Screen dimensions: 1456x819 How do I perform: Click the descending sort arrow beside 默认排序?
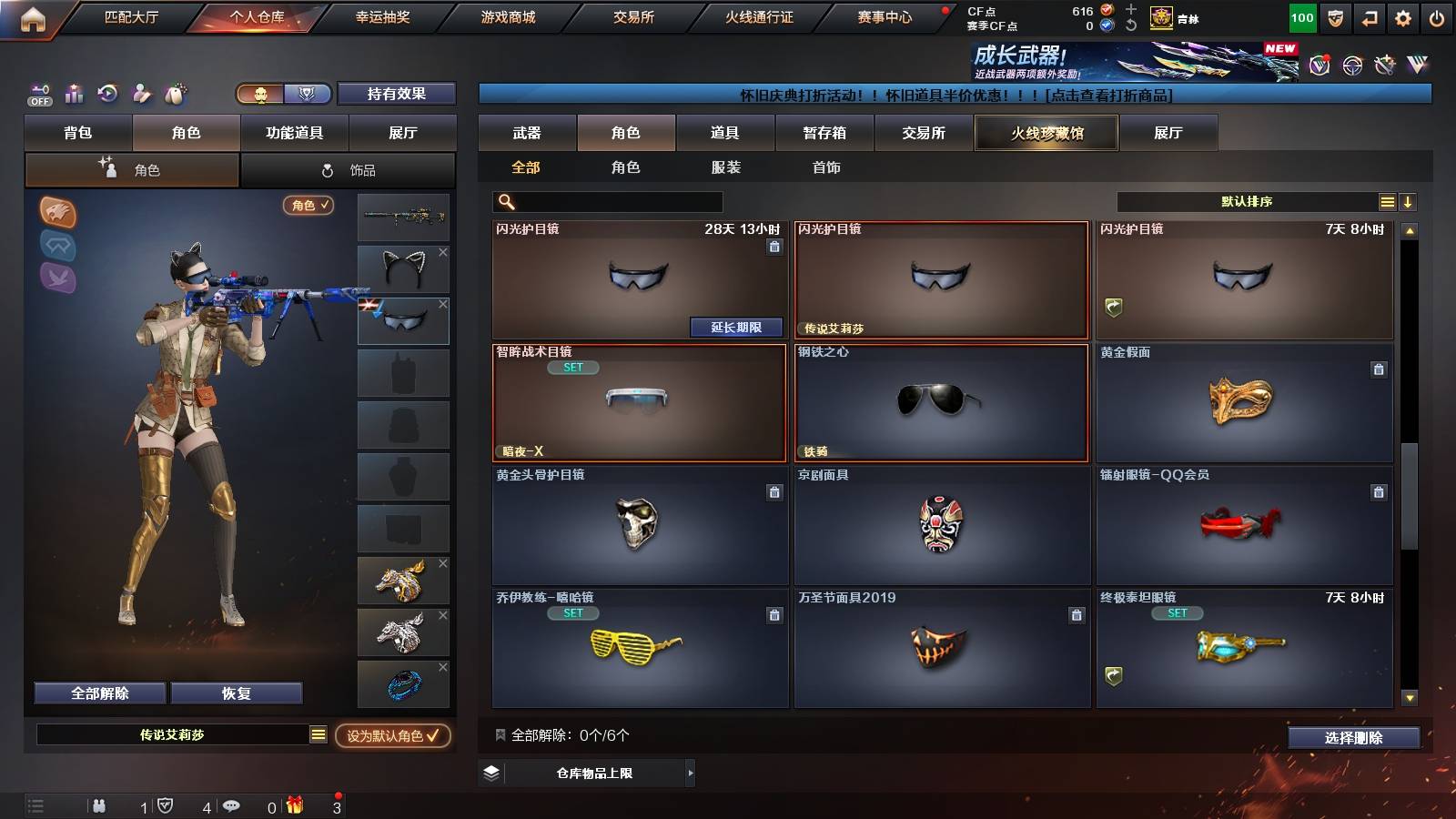(1409, 201)
